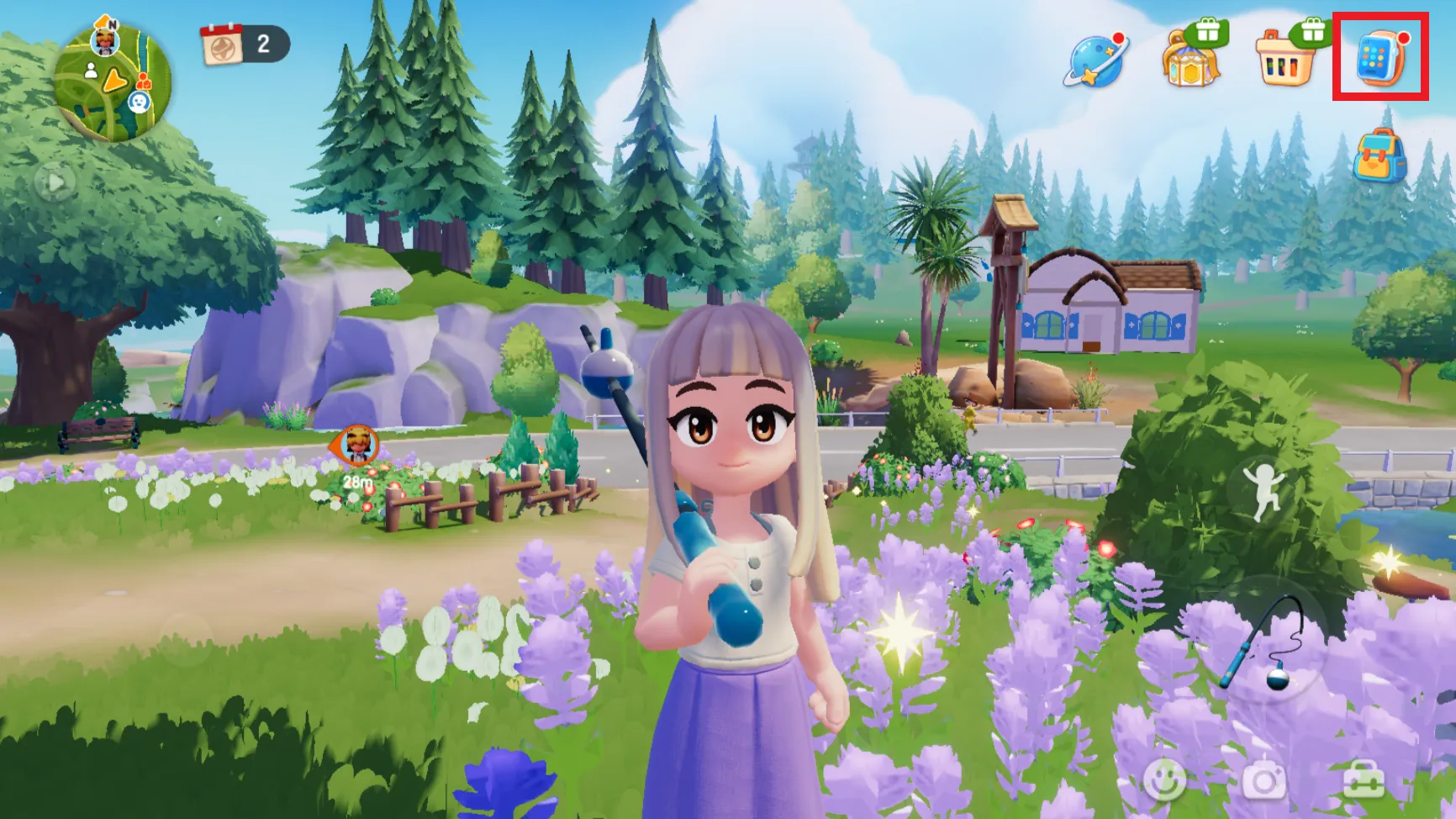Image resolution: width=1456 pixels, height=819 pixels.
Task: Open the blue planet icon
Action: pyautogui.click(x=1095, y=61)
